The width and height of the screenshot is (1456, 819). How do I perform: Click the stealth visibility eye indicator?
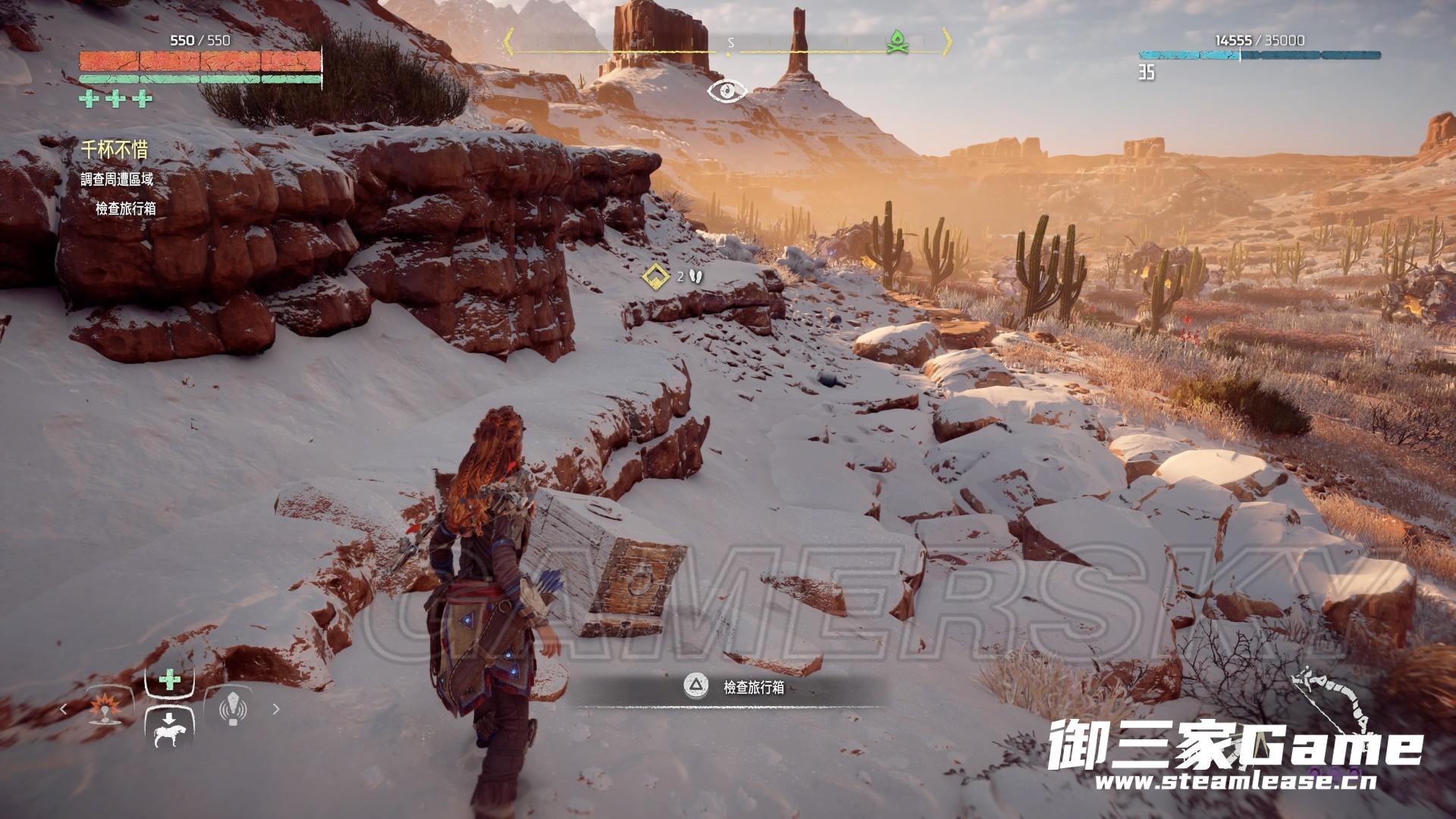pyautogui.click(x=726, y=92)
